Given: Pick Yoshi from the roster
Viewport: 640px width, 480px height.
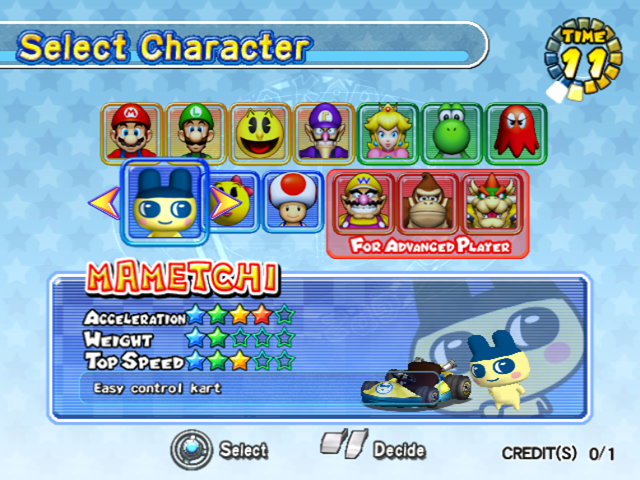Looking at the screenshot, I should click(x=453, y=134).
